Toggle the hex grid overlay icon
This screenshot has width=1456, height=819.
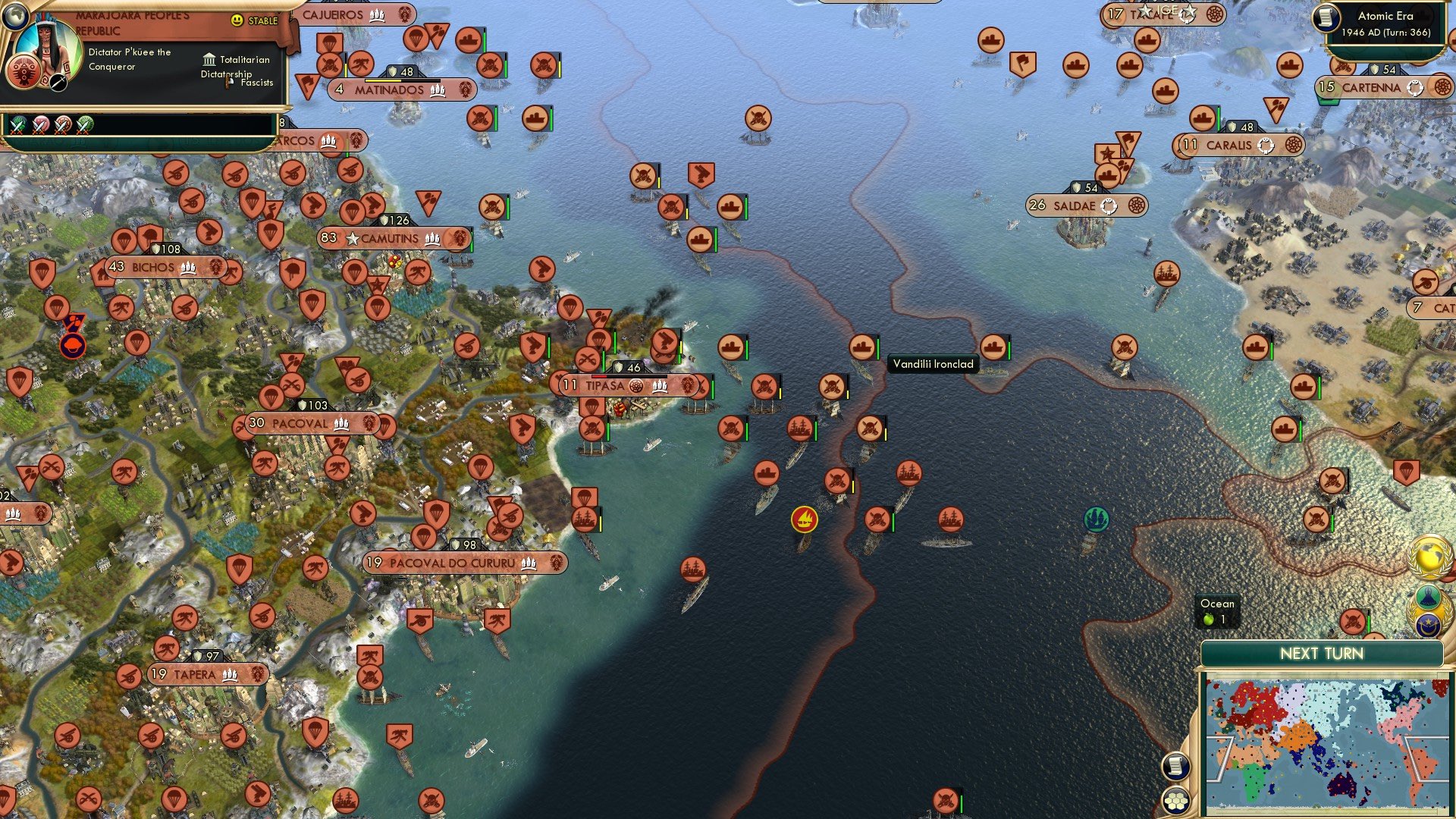(1177, 799)
